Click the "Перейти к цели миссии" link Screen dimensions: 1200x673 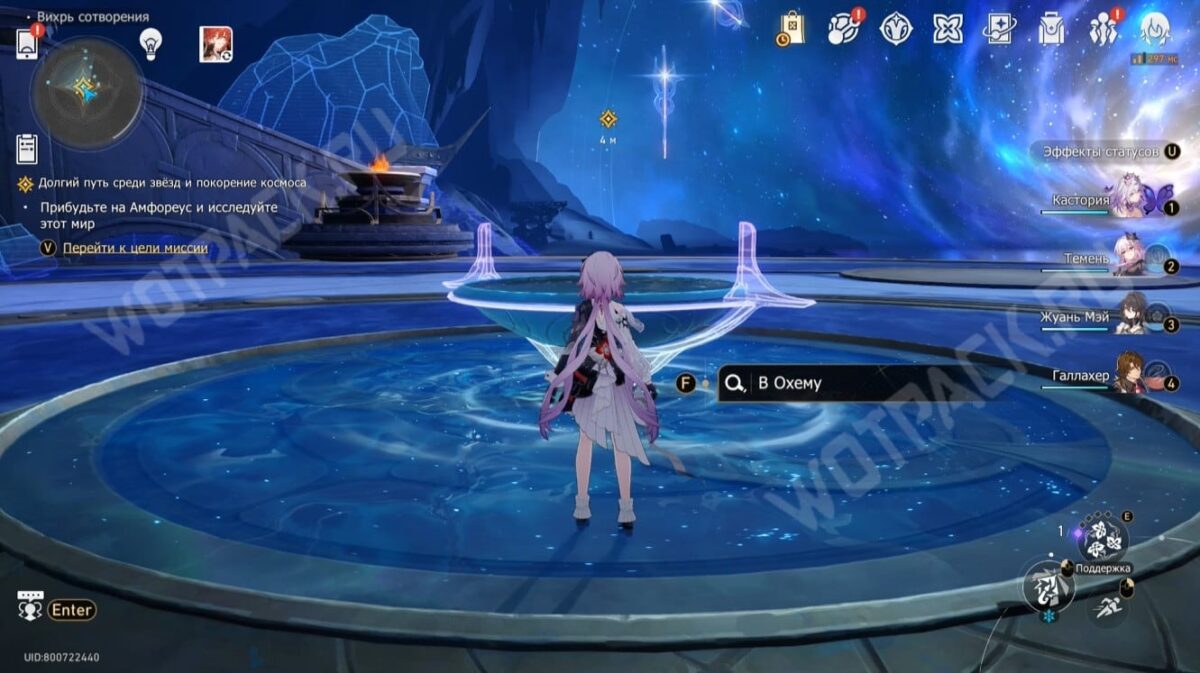pos(135,248)
